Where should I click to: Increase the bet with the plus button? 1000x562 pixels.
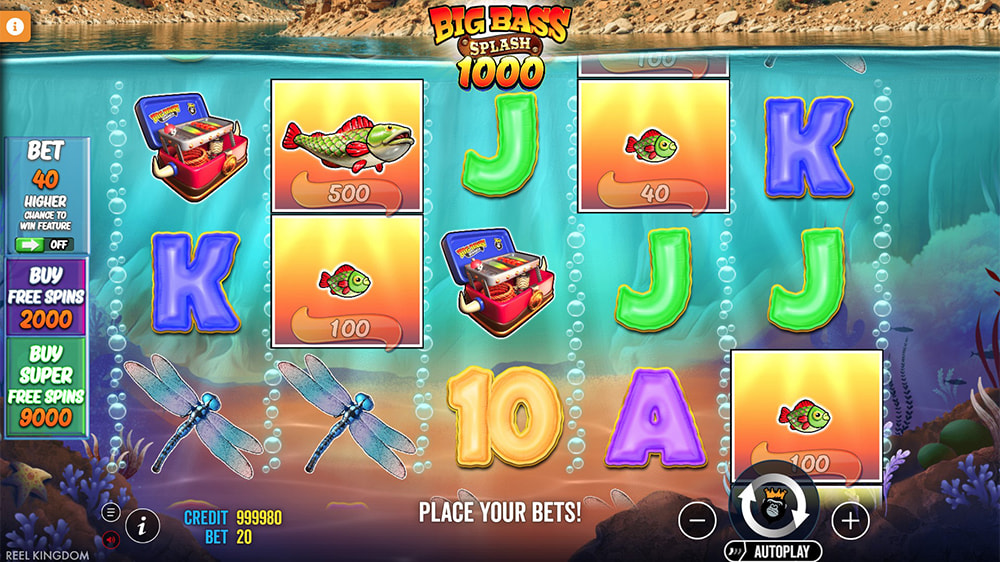(x=850, y=520)
